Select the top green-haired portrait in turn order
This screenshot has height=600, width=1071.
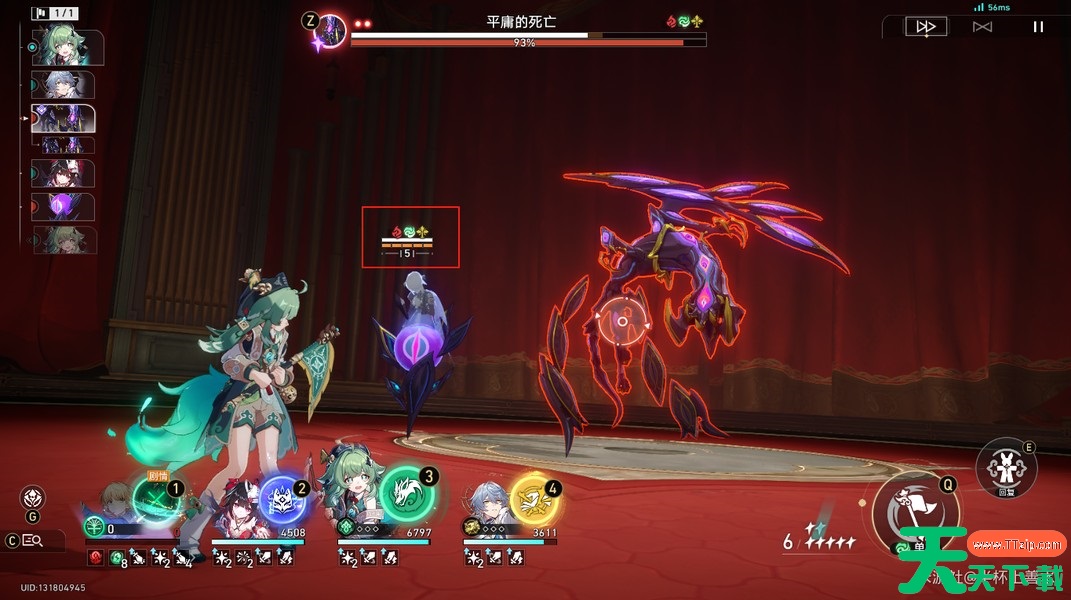coord(68,47)
